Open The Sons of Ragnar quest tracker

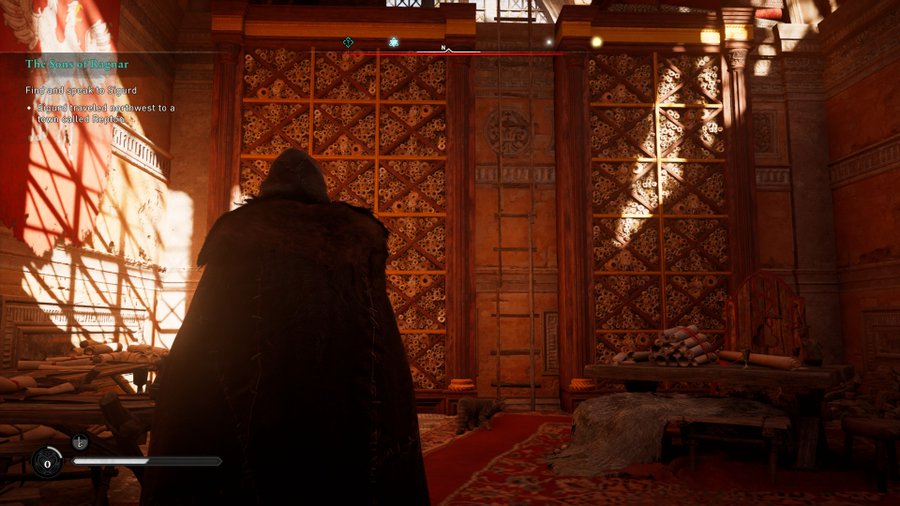pos(77,64)
